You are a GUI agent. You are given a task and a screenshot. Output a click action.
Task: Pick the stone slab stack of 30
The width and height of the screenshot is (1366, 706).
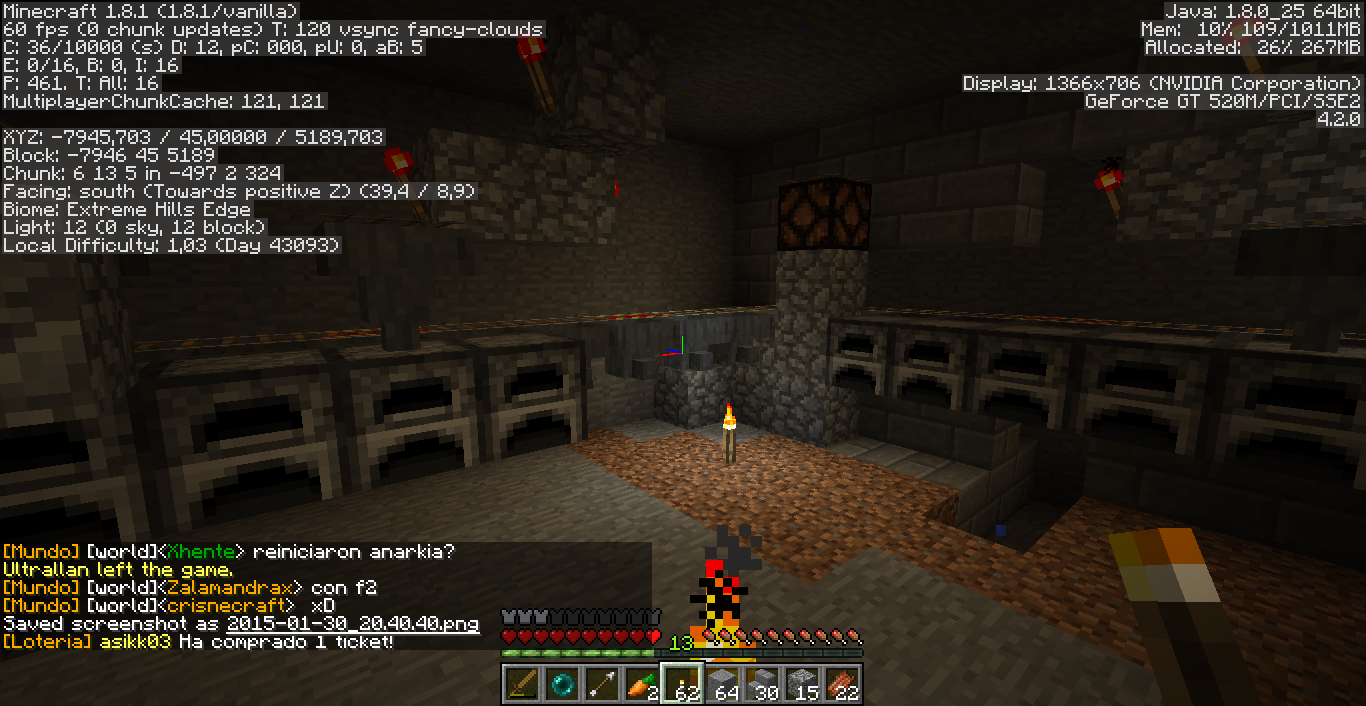[x=762, y=684]
